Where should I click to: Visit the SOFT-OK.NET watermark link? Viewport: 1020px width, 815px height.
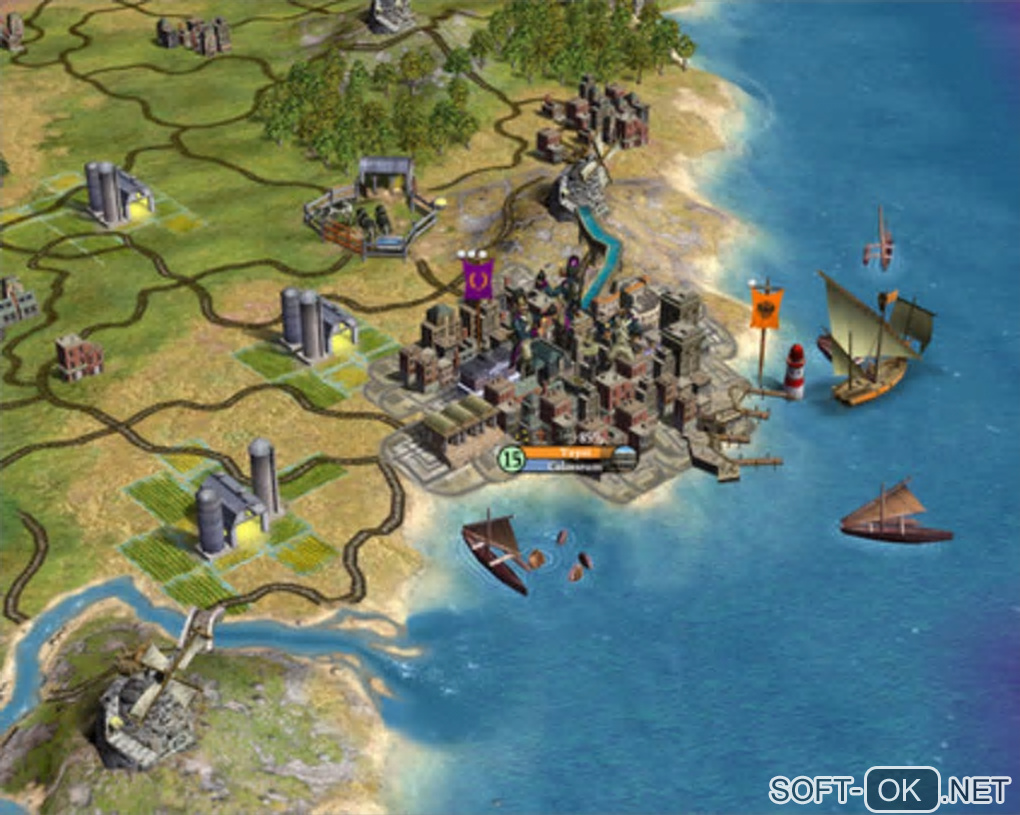coord(889,790)
